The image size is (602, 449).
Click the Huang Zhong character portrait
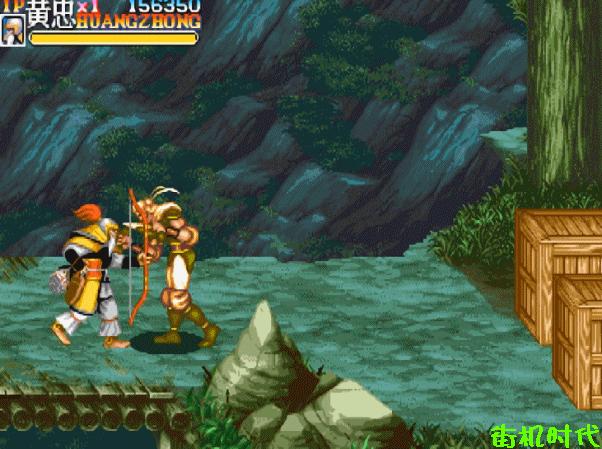[13, 32]
